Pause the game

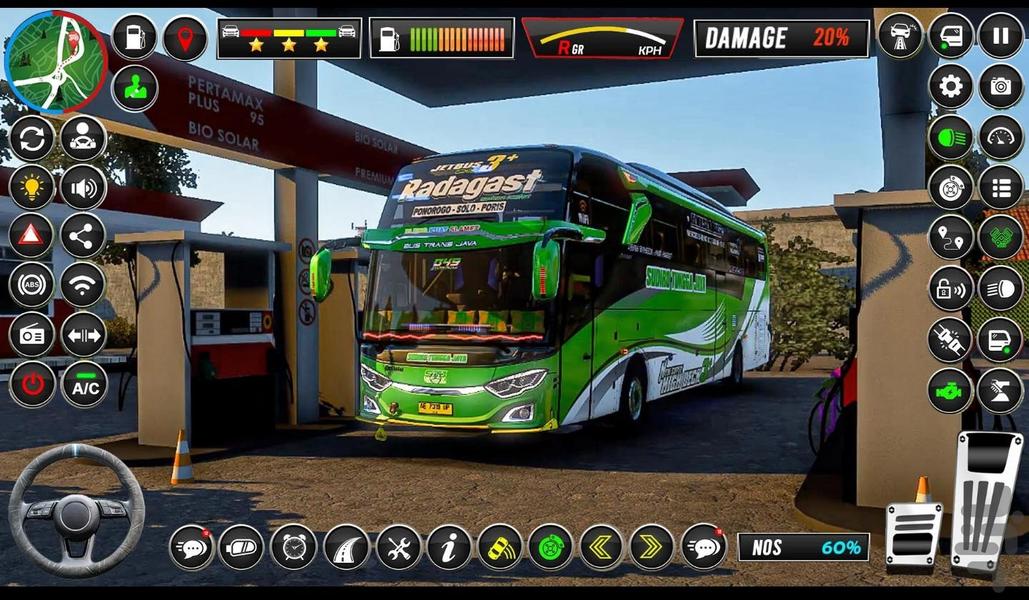point(1000,36)
